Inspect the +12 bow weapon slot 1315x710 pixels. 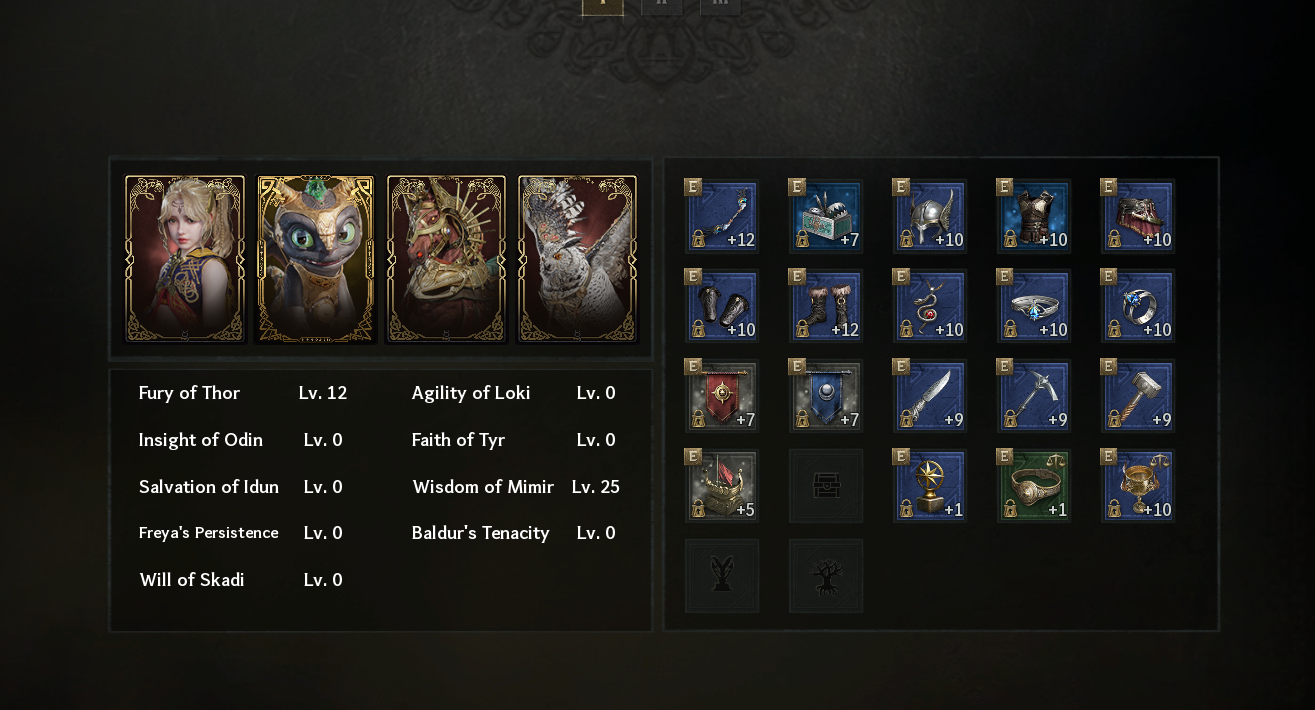[722, 216]
